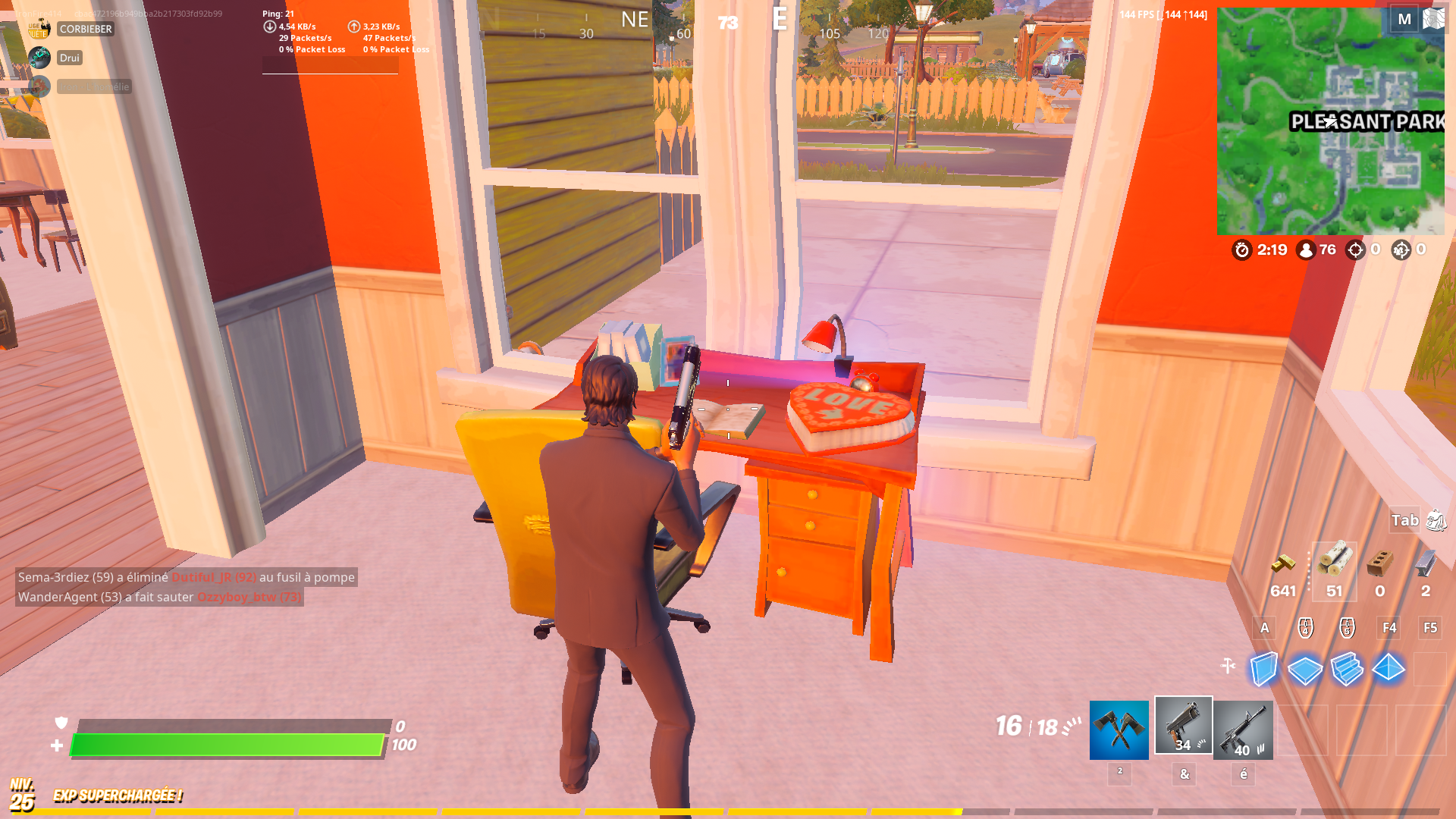Select the floor build piece icon
The width and height of the screenshot is (1456, 819).
(x=1305, y=670)
